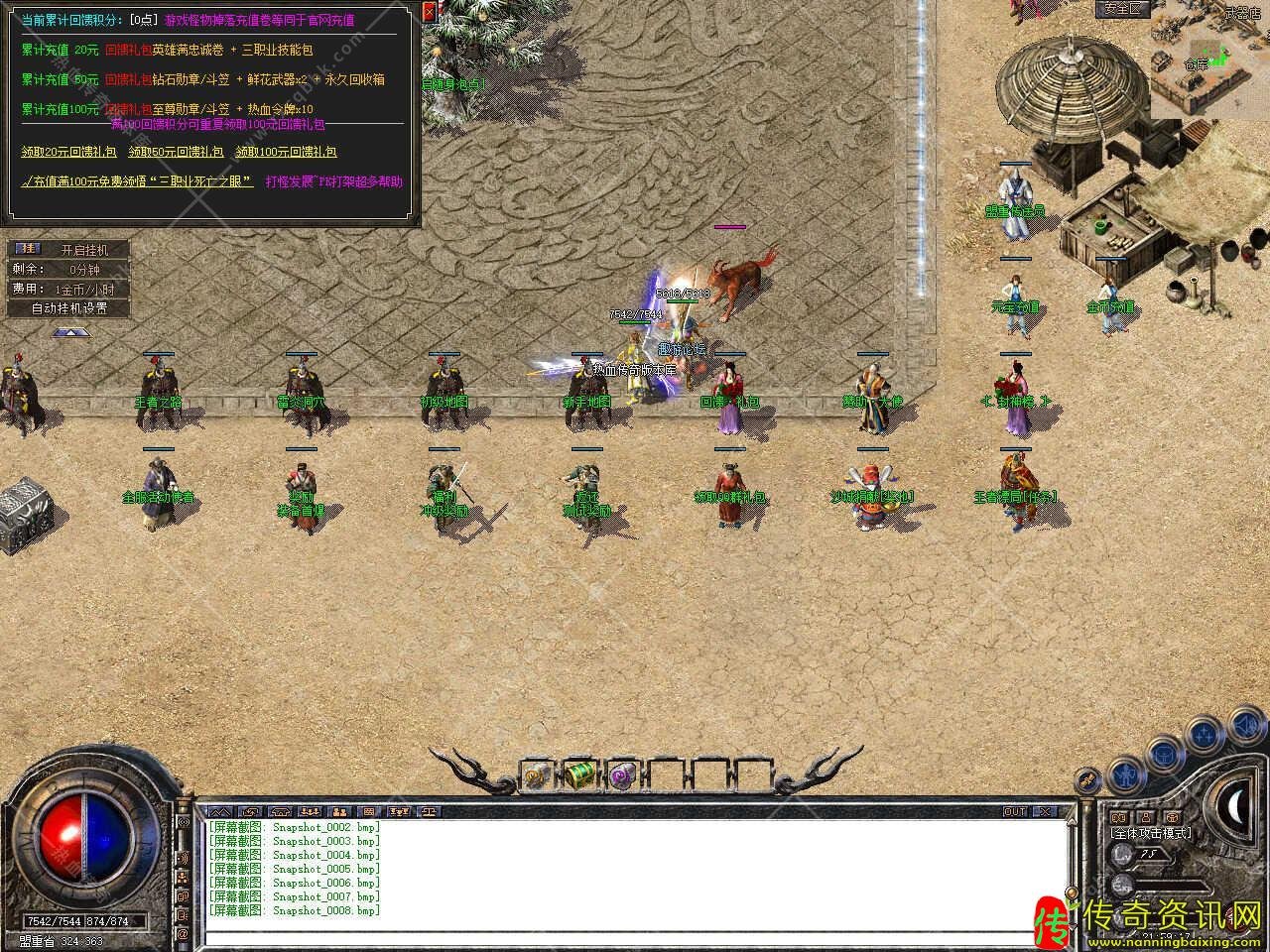The image size is (1270, 952).
Task: Open 自动挂机设置 auto-hunt settings
Action: tap(68, 307)
